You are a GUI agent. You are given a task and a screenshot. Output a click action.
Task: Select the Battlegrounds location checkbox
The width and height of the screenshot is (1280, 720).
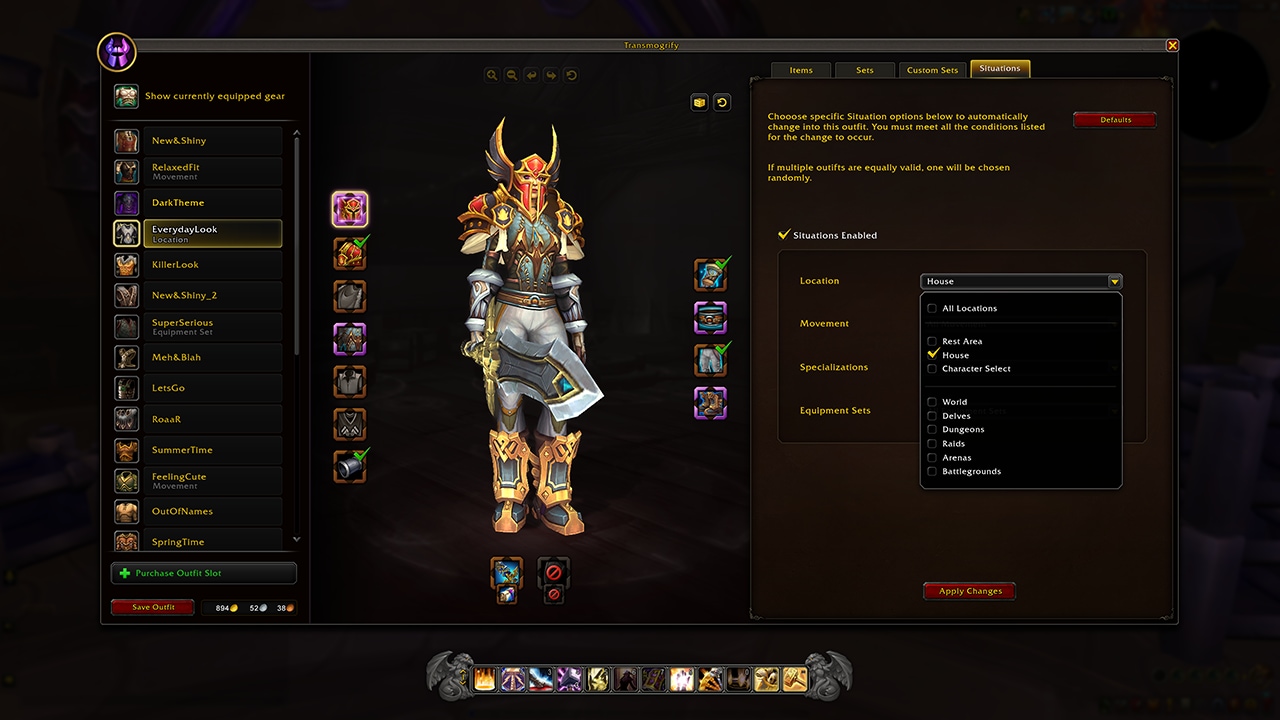point(932,472)
